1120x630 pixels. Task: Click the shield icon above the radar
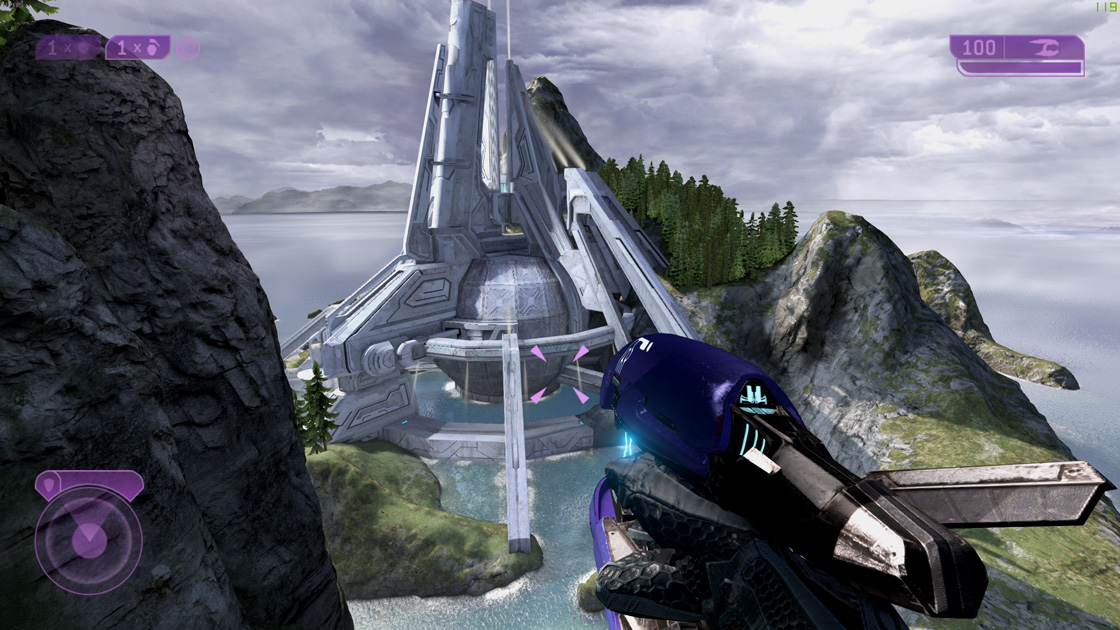48,486
